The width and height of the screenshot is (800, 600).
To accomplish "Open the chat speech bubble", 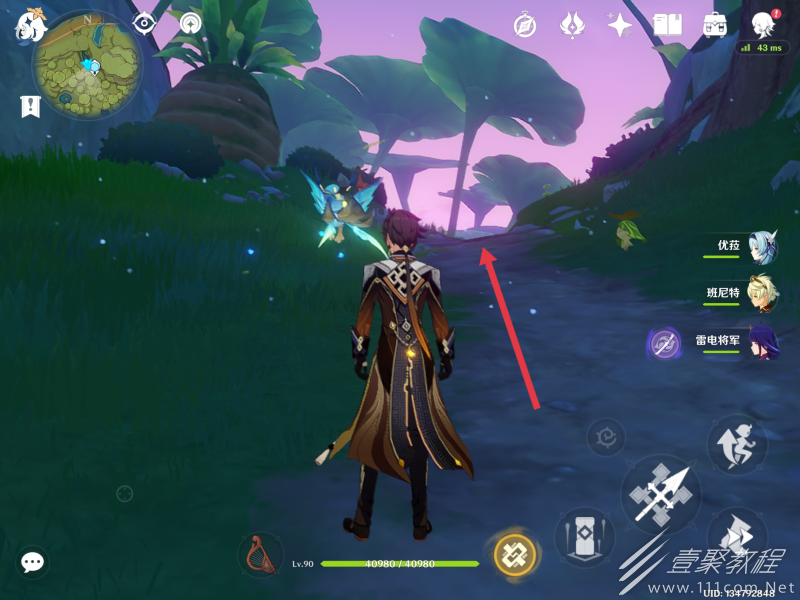I will click(32, 562).
